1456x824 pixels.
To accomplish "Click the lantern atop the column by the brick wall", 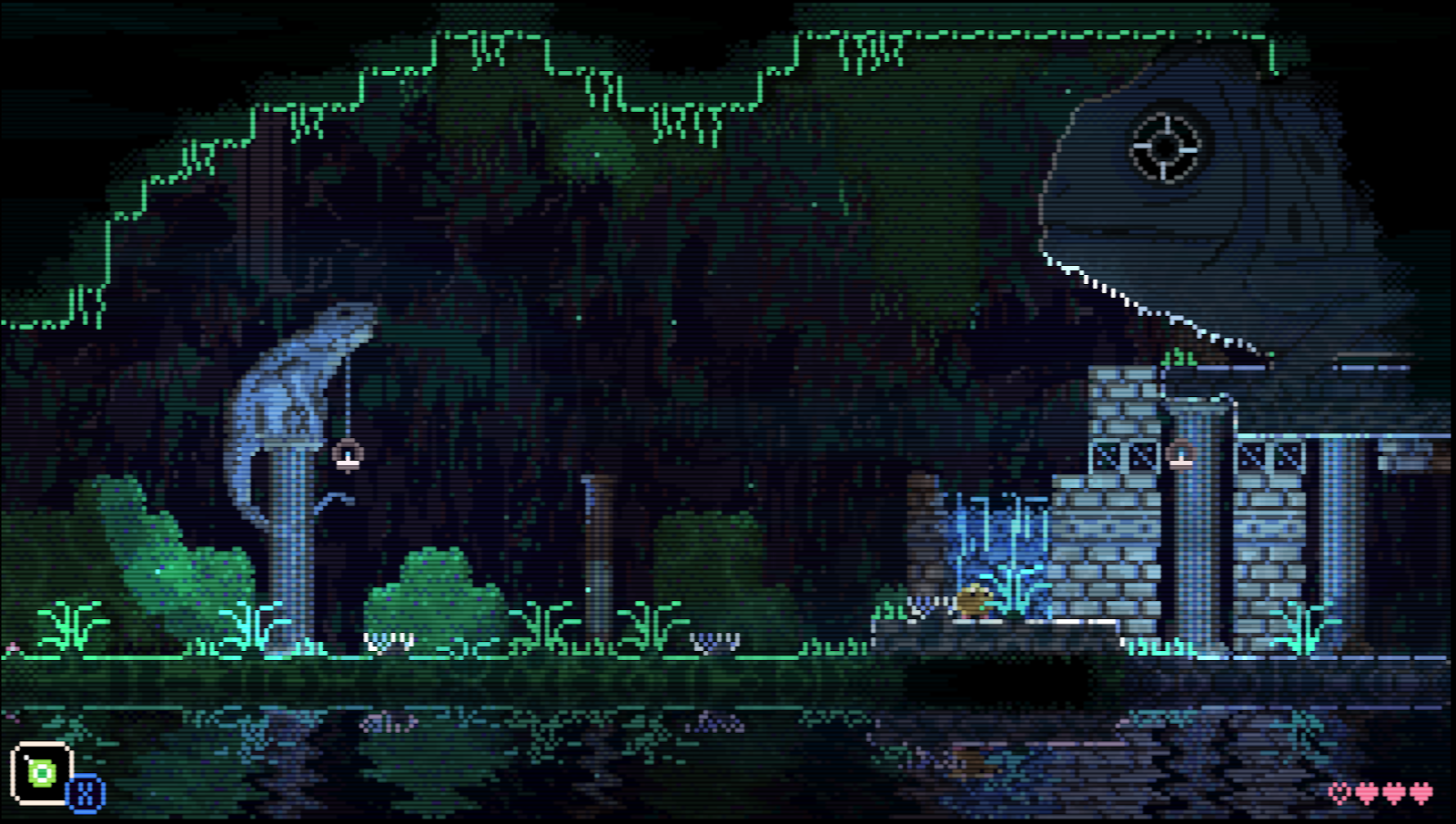I will pos(1180,453).
